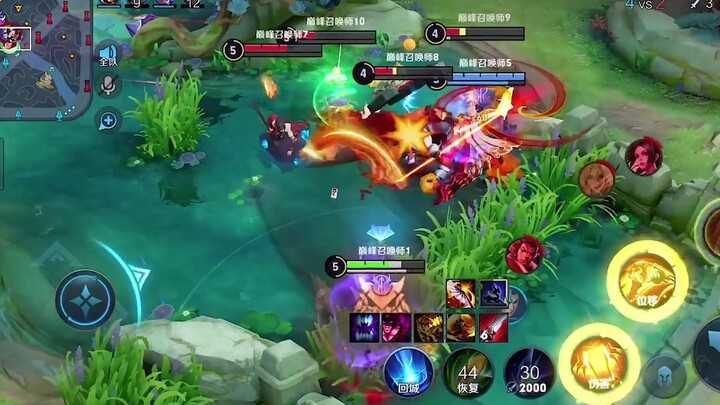Image resolution: width=720 pixels, height=405 pixels.
Task: Activate the 回城 recall button
Action: (x=408, y=371)
